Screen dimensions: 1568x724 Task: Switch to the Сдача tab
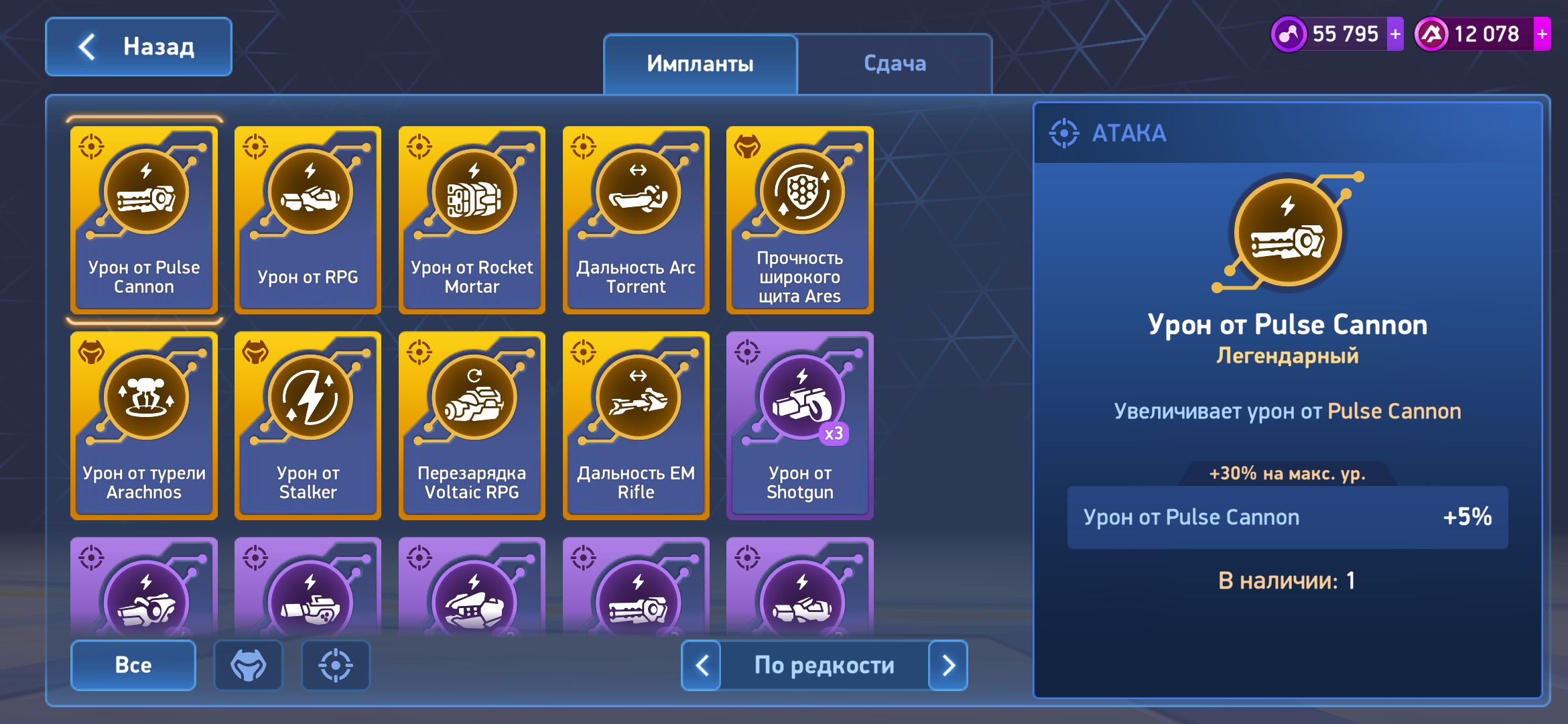895,64
